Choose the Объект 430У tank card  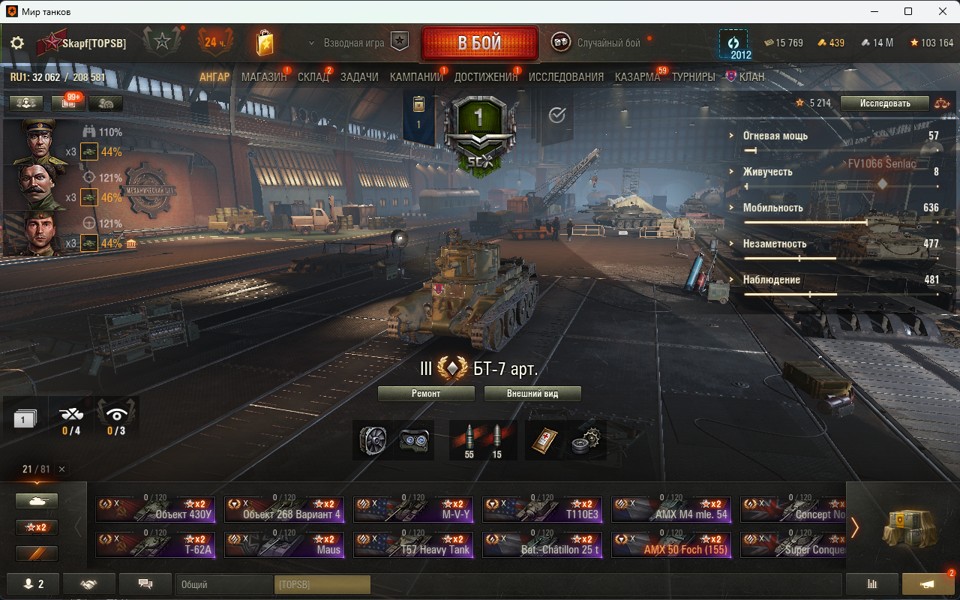[155, 509]
